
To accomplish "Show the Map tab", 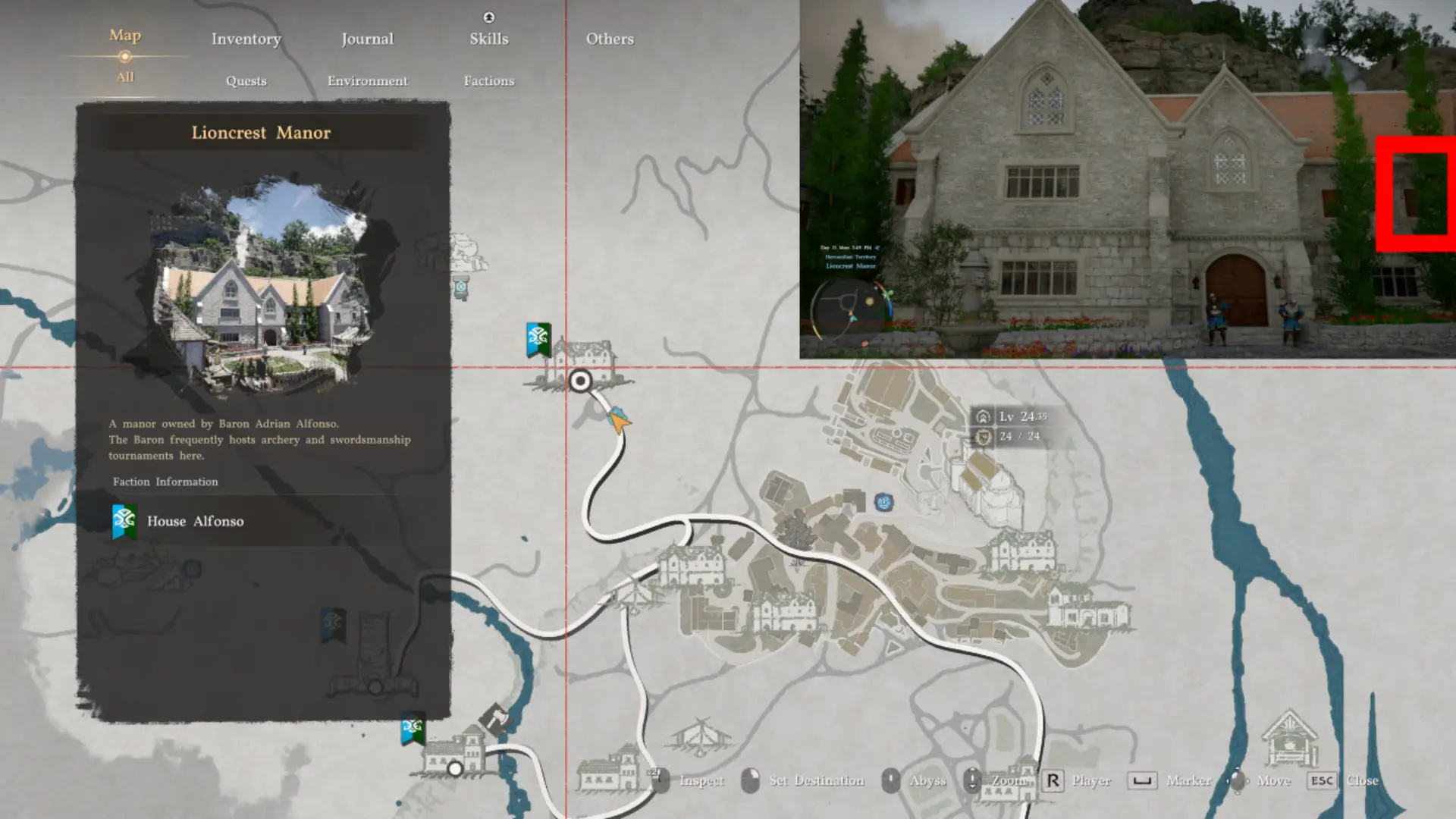I will pyautogui.click(x=125, y=36).
